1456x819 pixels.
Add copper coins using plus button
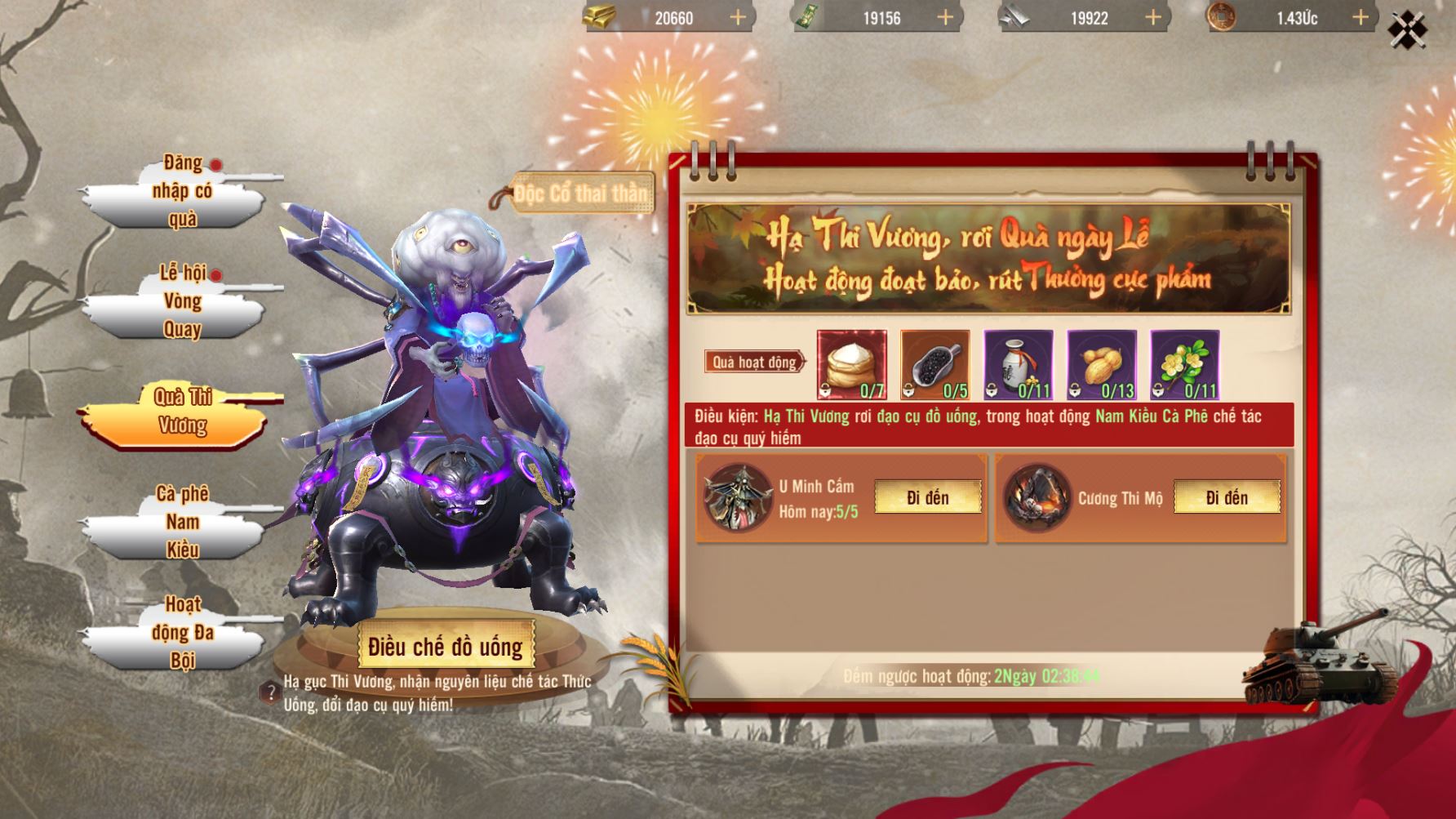coord(1361,17)
